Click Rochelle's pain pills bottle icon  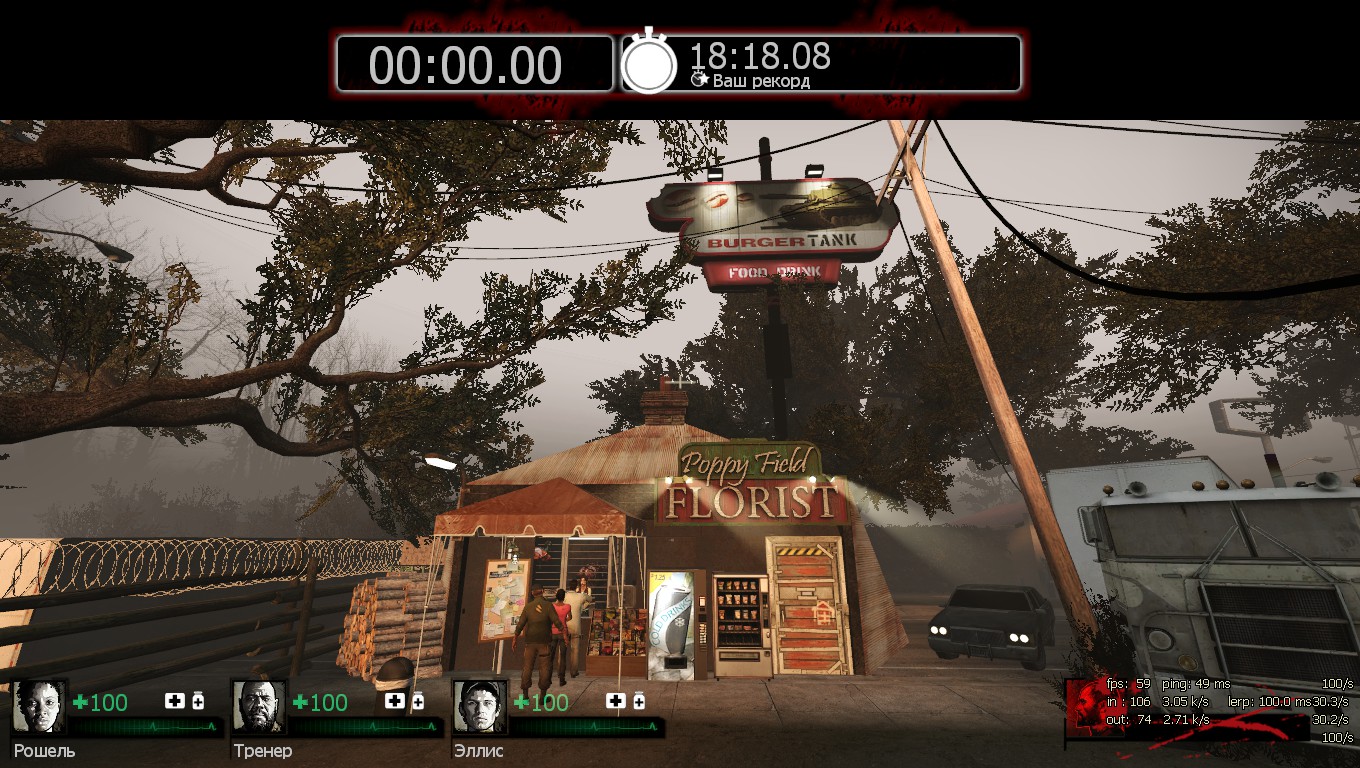198,701
